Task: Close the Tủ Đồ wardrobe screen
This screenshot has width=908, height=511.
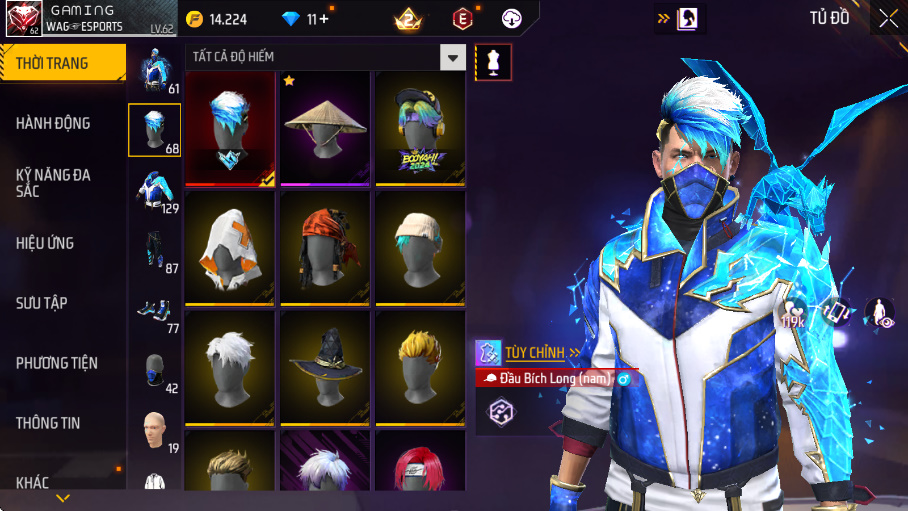Action: click(888, 18)
